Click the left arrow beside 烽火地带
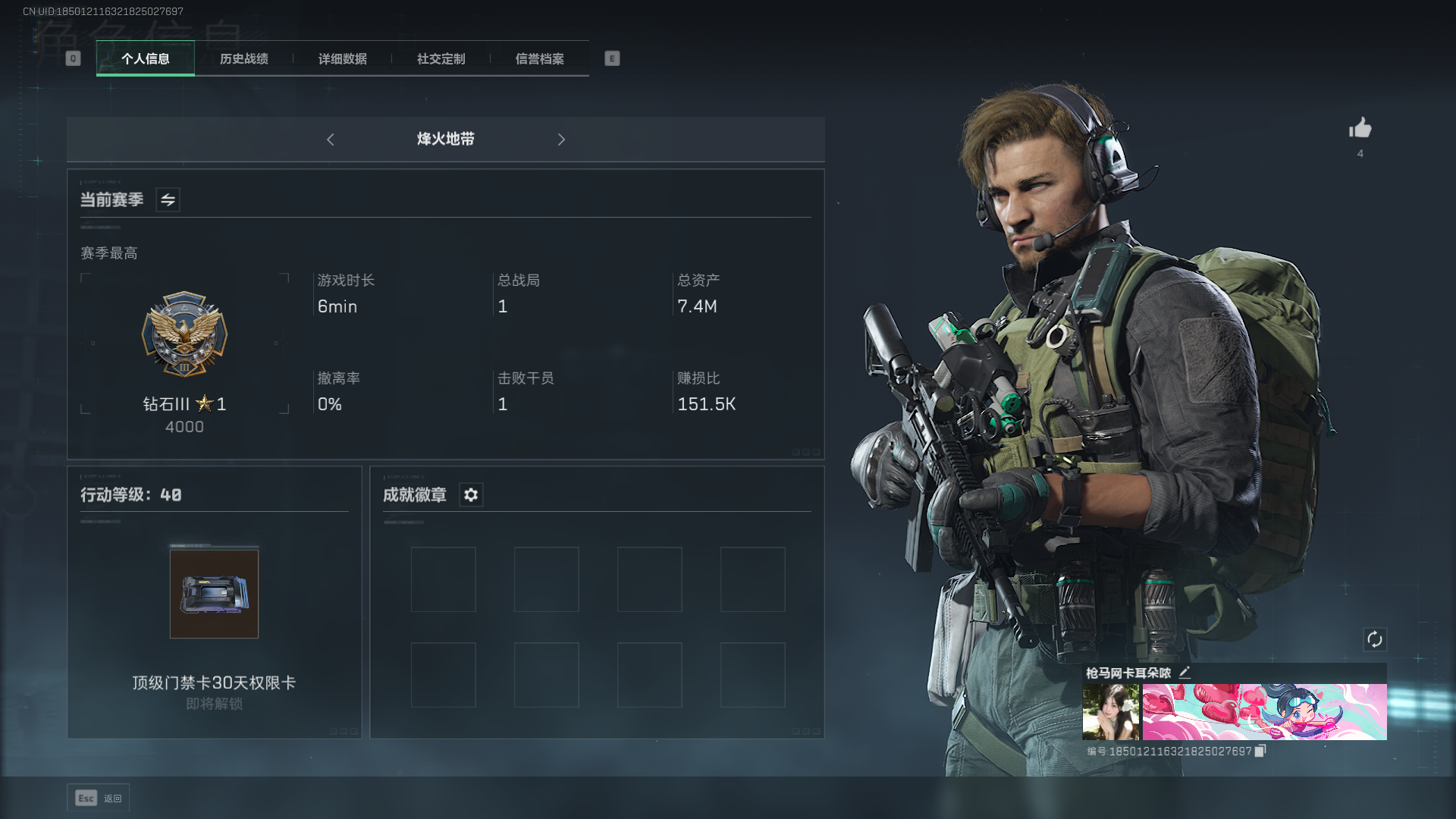Viewport: 1456px width, 819px height. click(x=331, y=140)
